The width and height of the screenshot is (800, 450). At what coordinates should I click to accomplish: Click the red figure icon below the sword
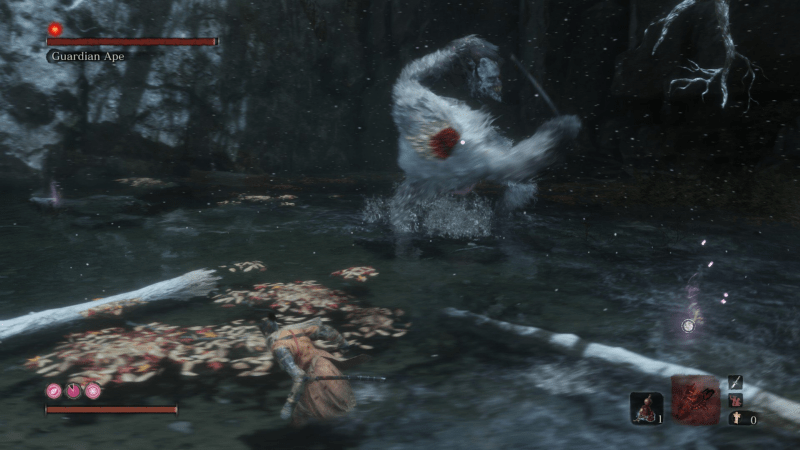735,400
